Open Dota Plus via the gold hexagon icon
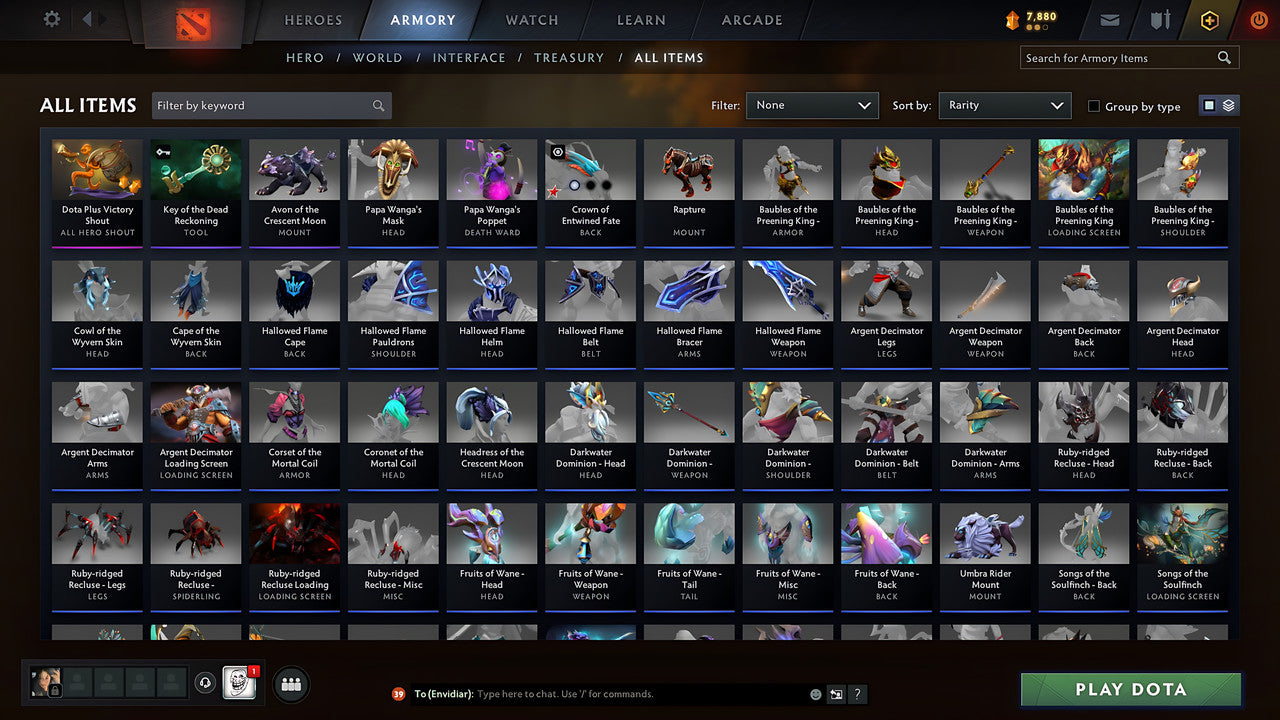Image resolution: width=1280 pixels, height=720 pixels. (x=1208, y=19)
